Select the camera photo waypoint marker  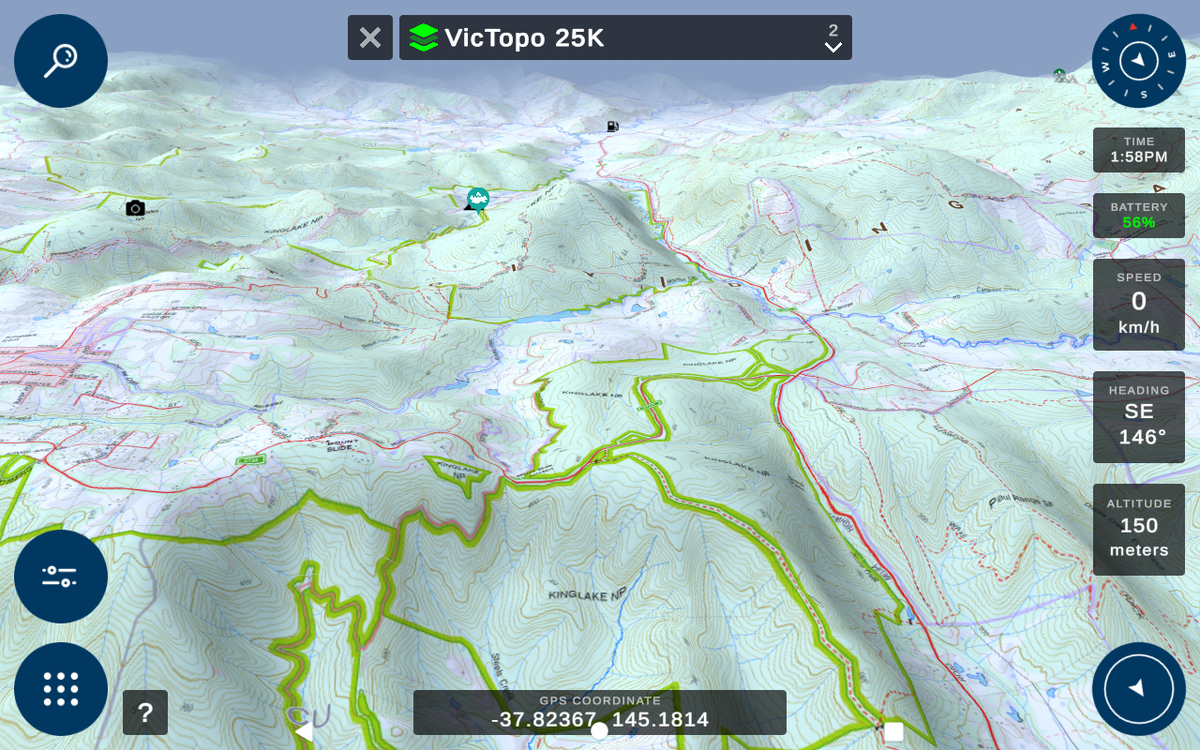tap(135, 208)
